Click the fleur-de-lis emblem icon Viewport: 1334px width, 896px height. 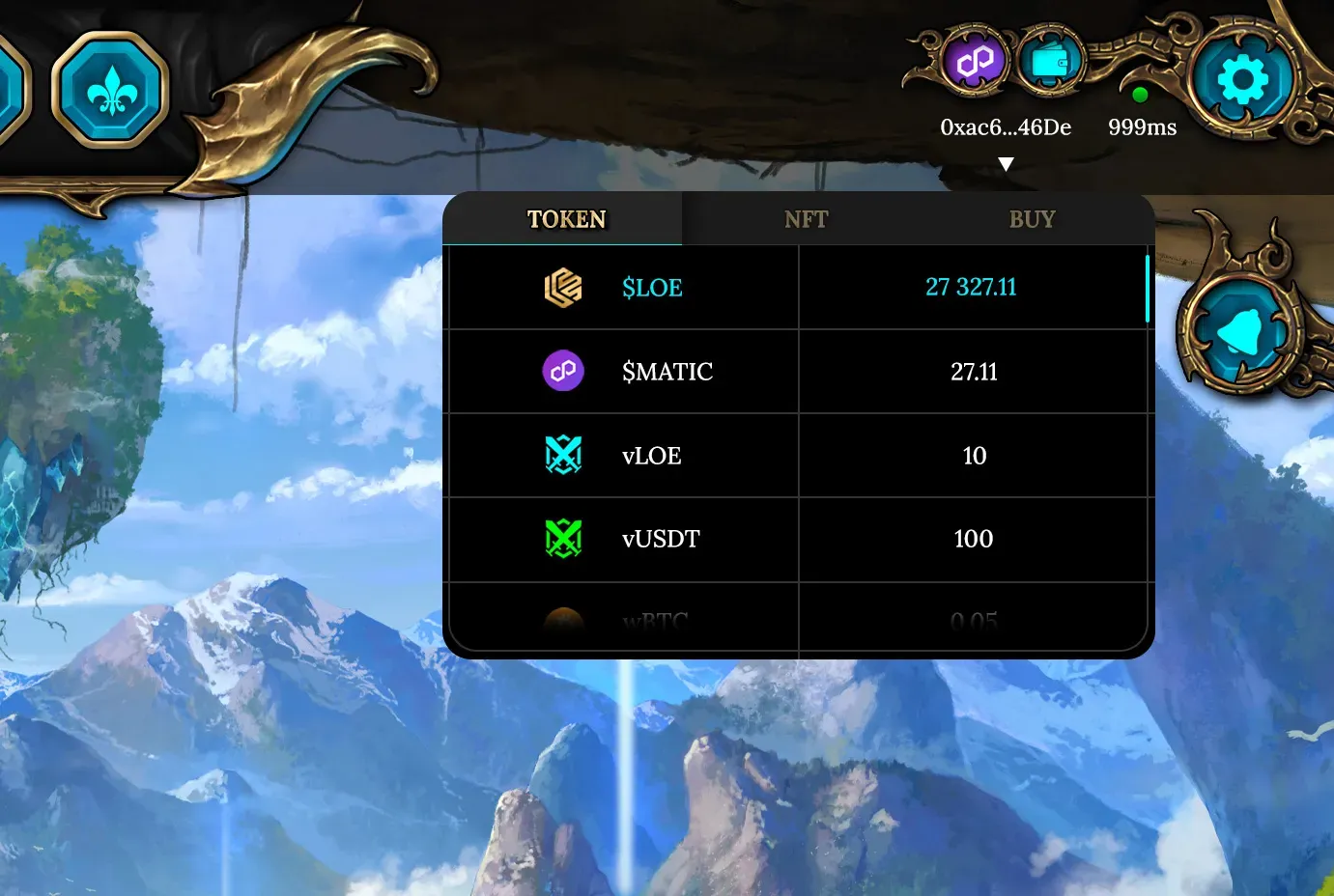[111, 87]
